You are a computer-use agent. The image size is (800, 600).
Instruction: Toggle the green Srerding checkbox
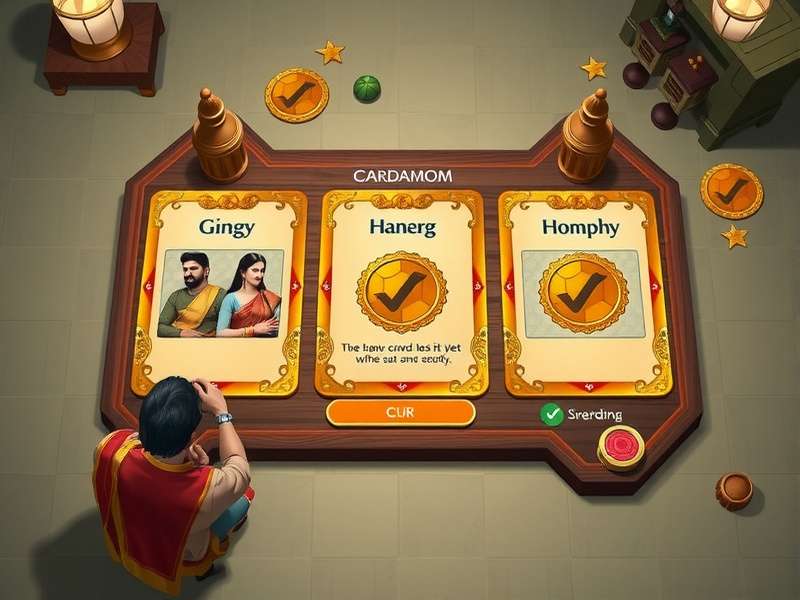(550, 413)
